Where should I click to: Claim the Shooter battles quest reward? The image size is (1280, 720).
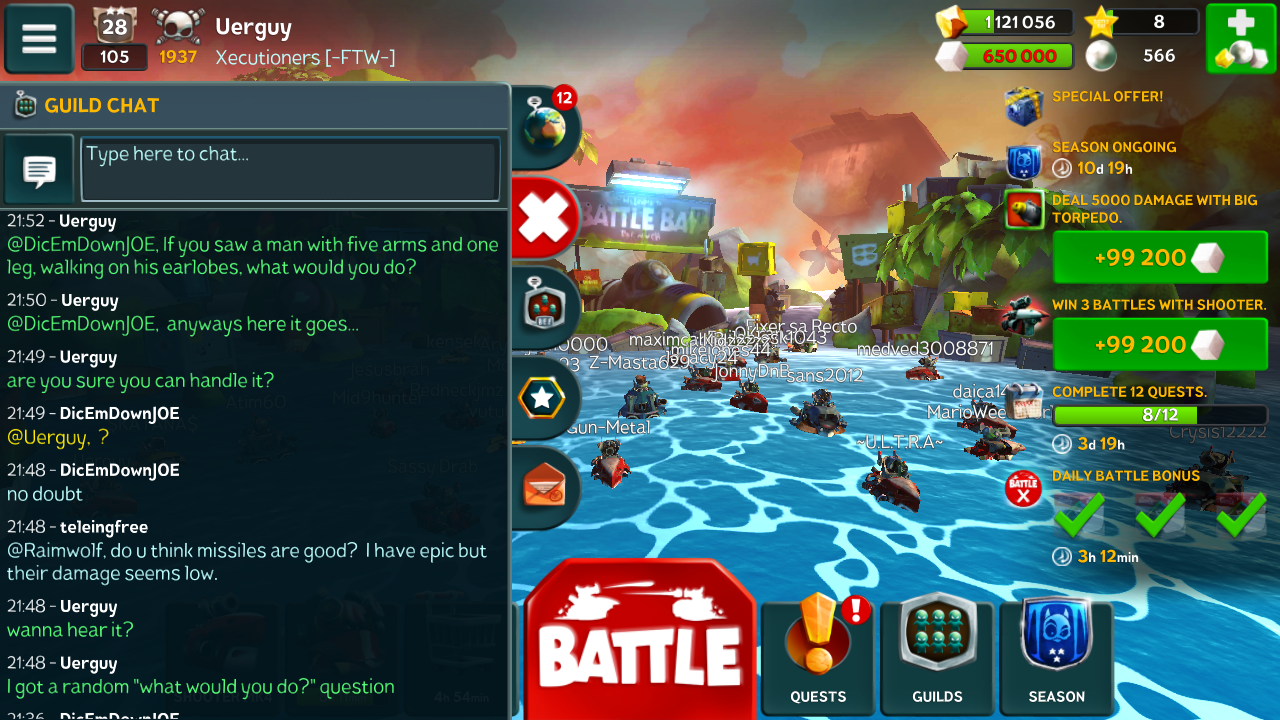(1159, 345)
